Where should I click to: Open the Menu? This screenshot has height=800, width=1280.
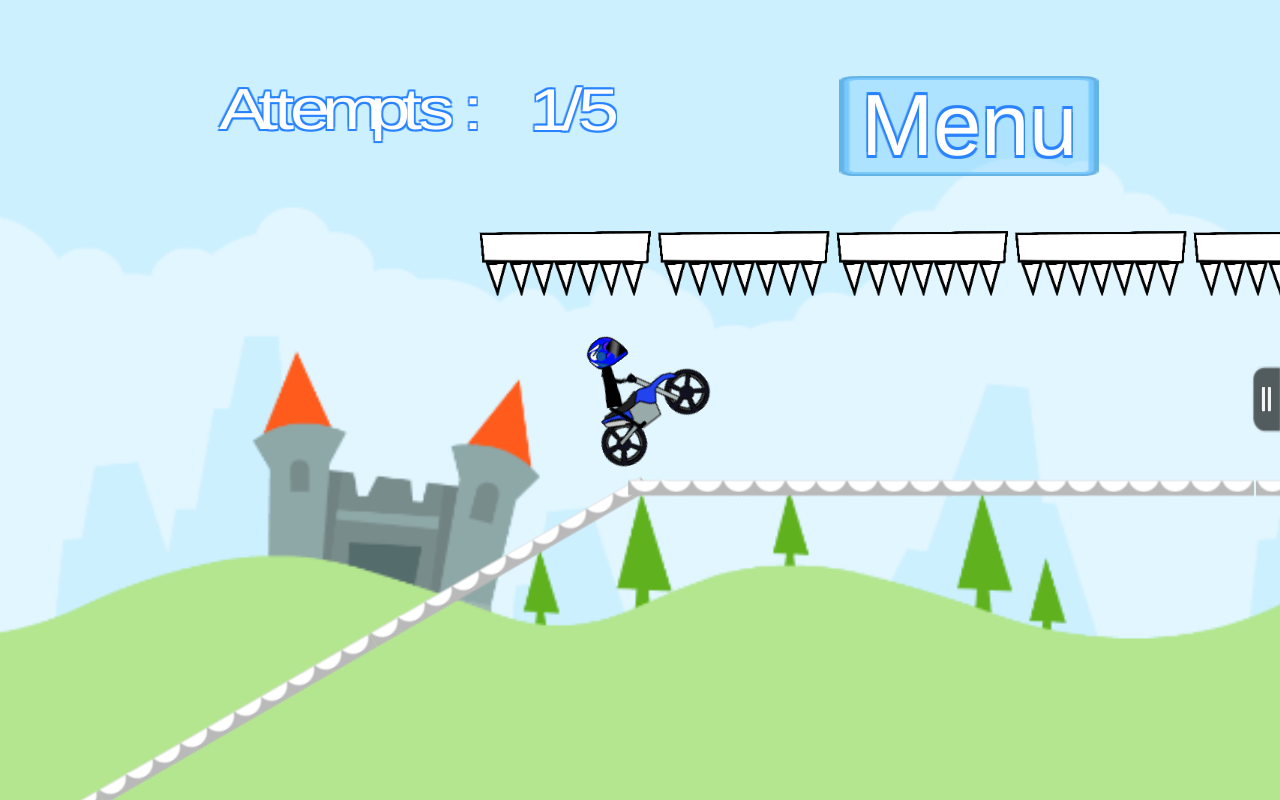967,125
